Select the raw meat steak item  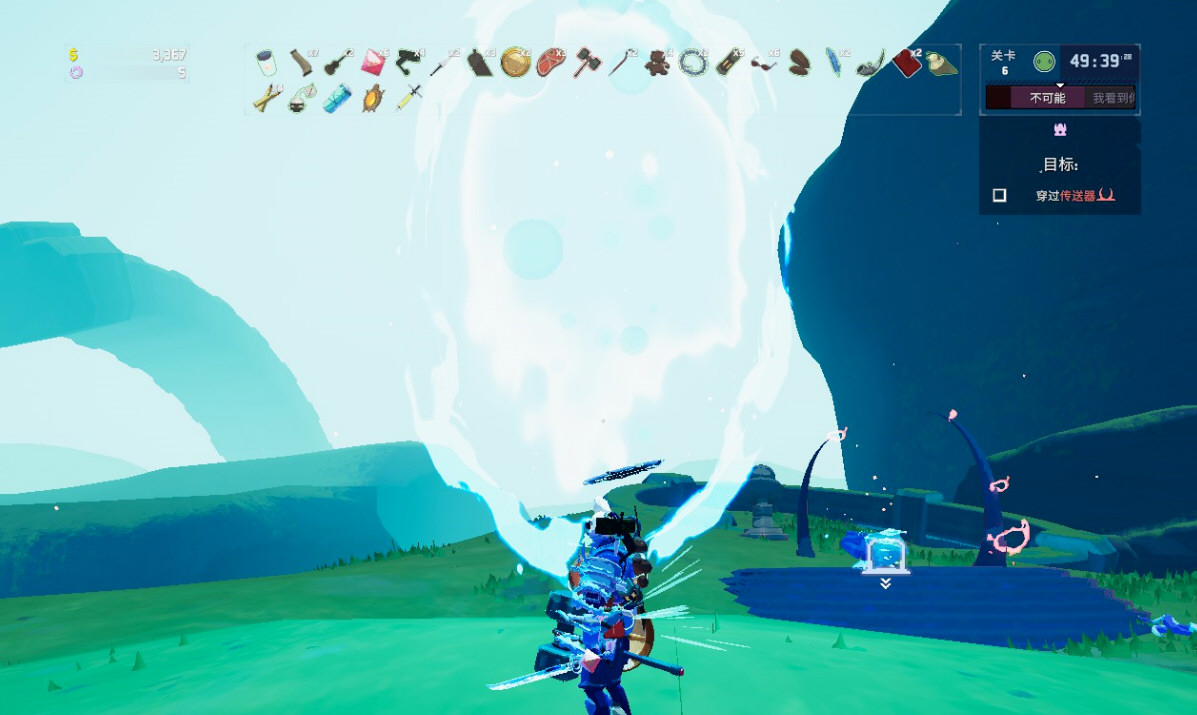[x=550, y=63]
